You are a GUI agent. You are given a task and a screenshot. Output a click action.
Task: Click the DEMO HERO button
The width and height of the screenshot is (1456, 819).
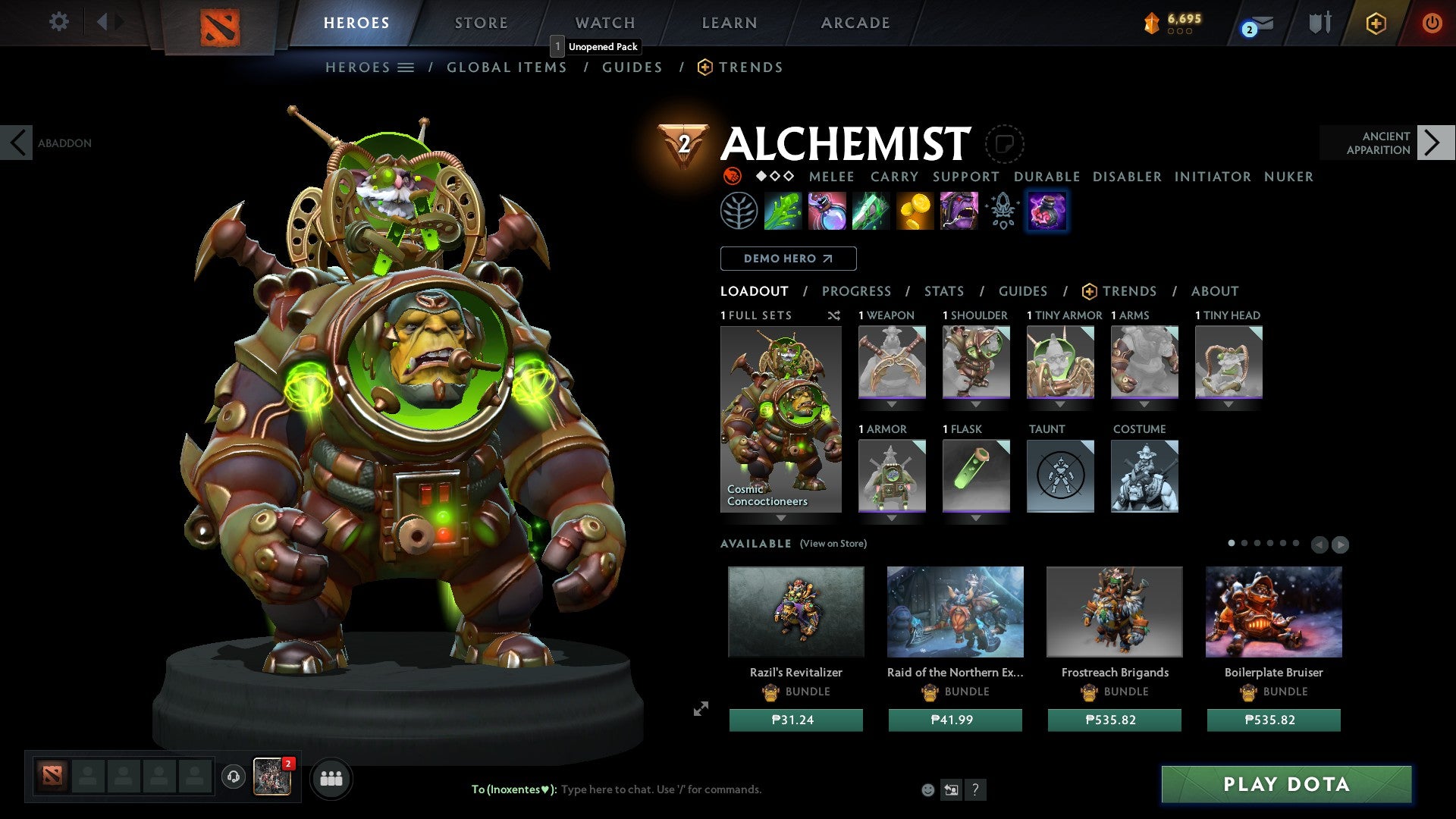point(787,259)
